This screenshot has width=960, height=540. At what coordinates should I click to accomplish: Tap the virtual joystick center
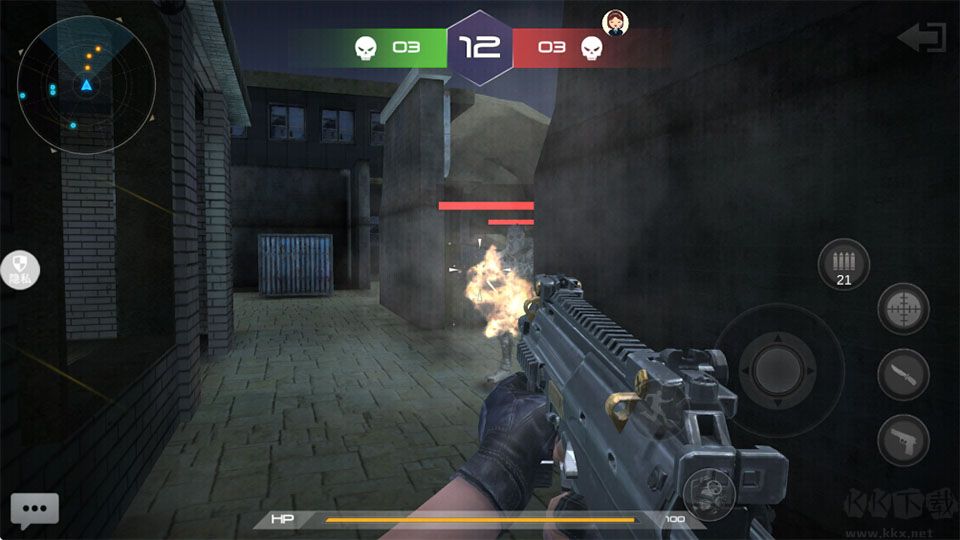click(x=778, y=369)
